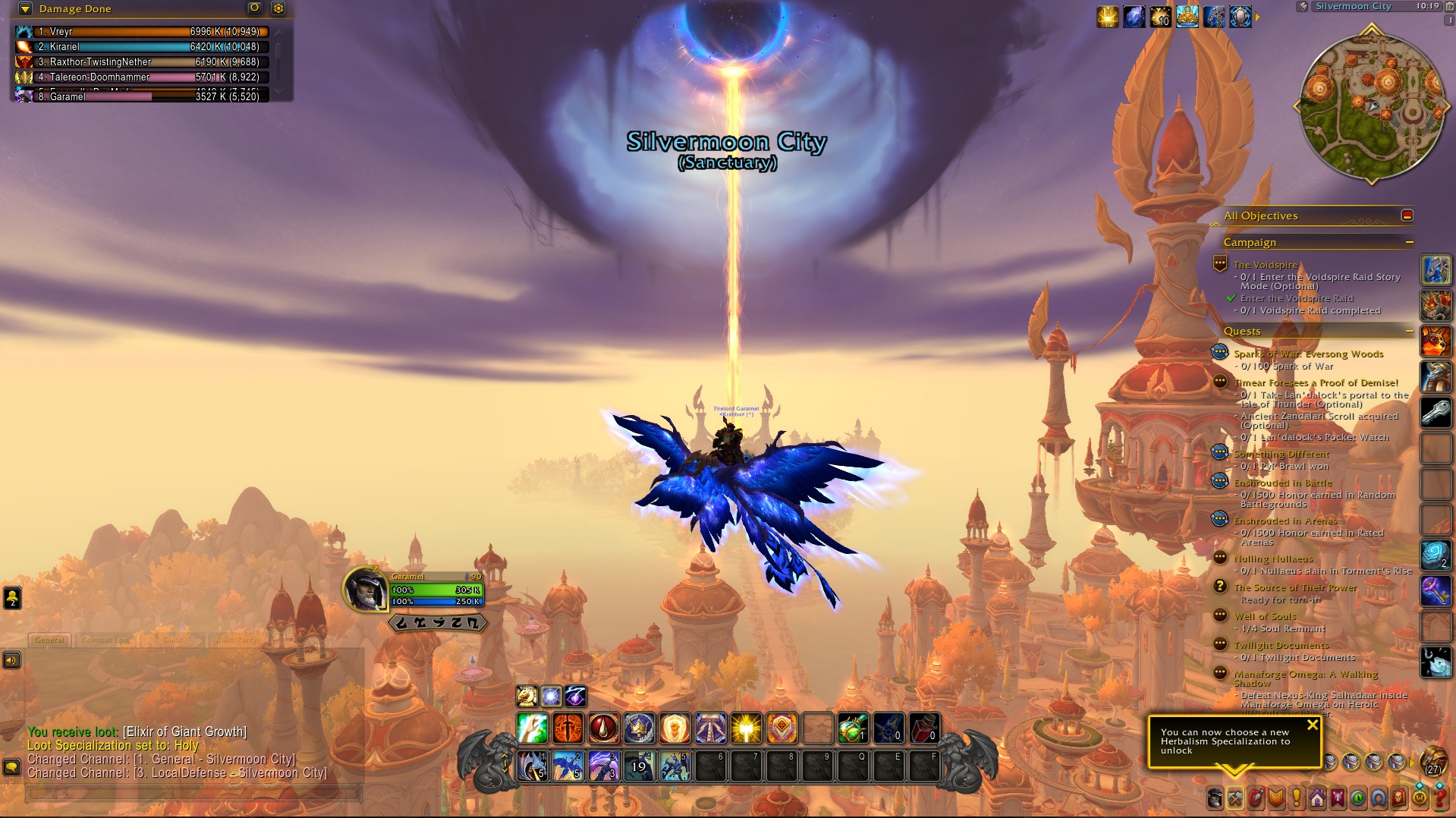This screenshot has width=1456, height=818.
Task: Select the Voidspire campaign quest
Action: pyautogui.click(x=1265, y=265)
